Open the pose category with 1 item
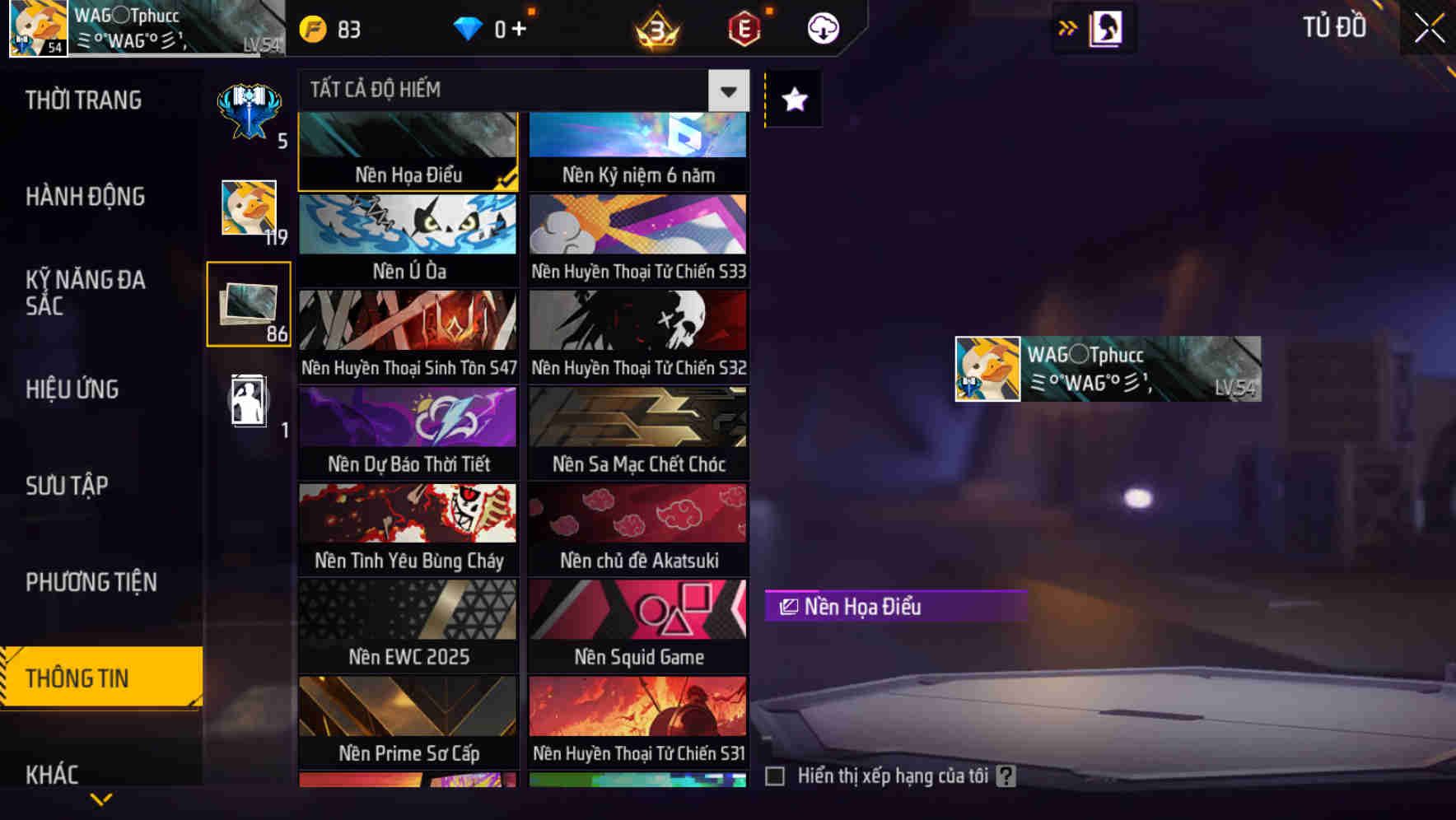The height and width of the screenshot is (820, 1456). [247, 401]
